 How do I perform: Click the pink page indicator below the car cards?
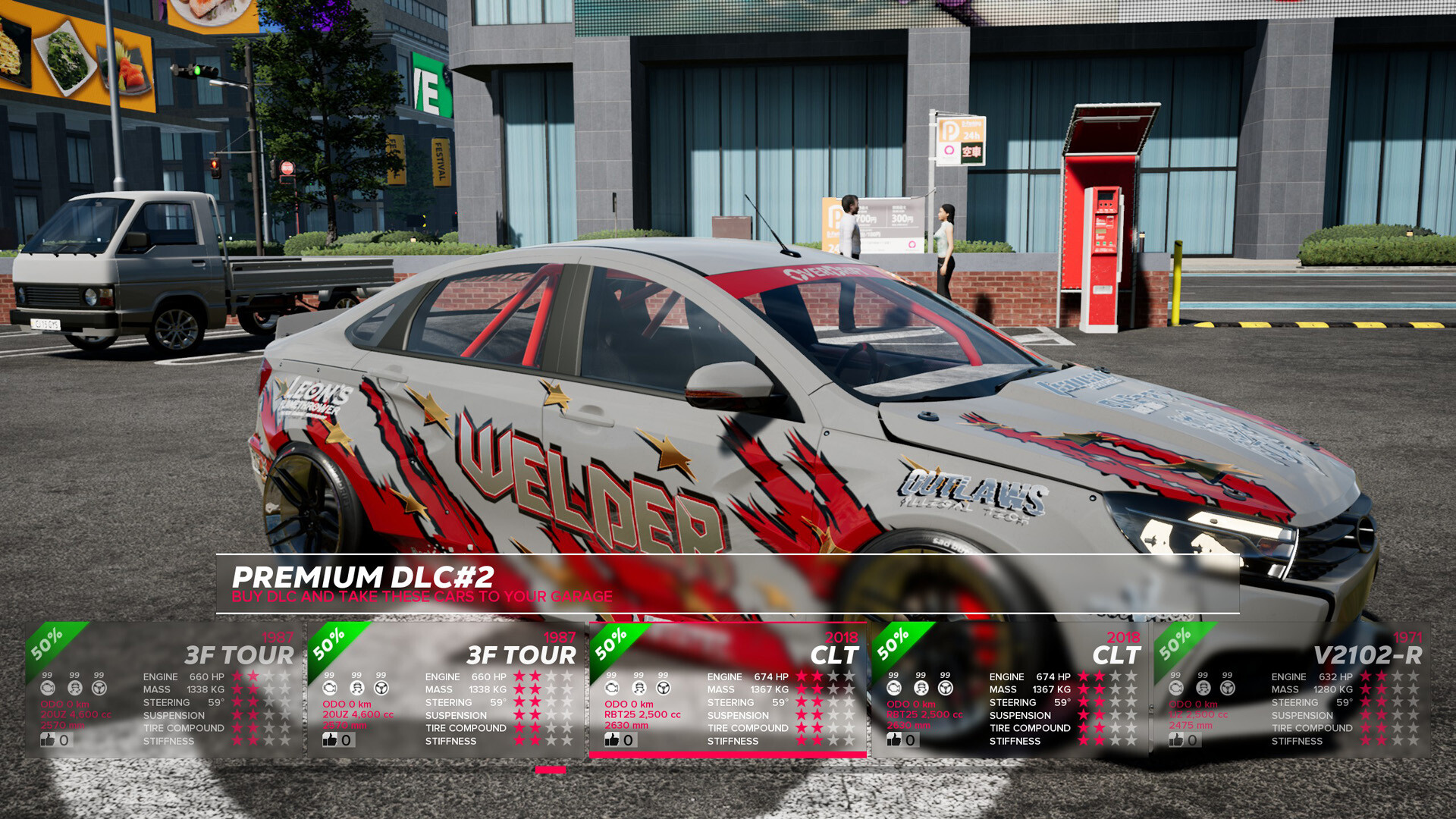coord(549,770)
